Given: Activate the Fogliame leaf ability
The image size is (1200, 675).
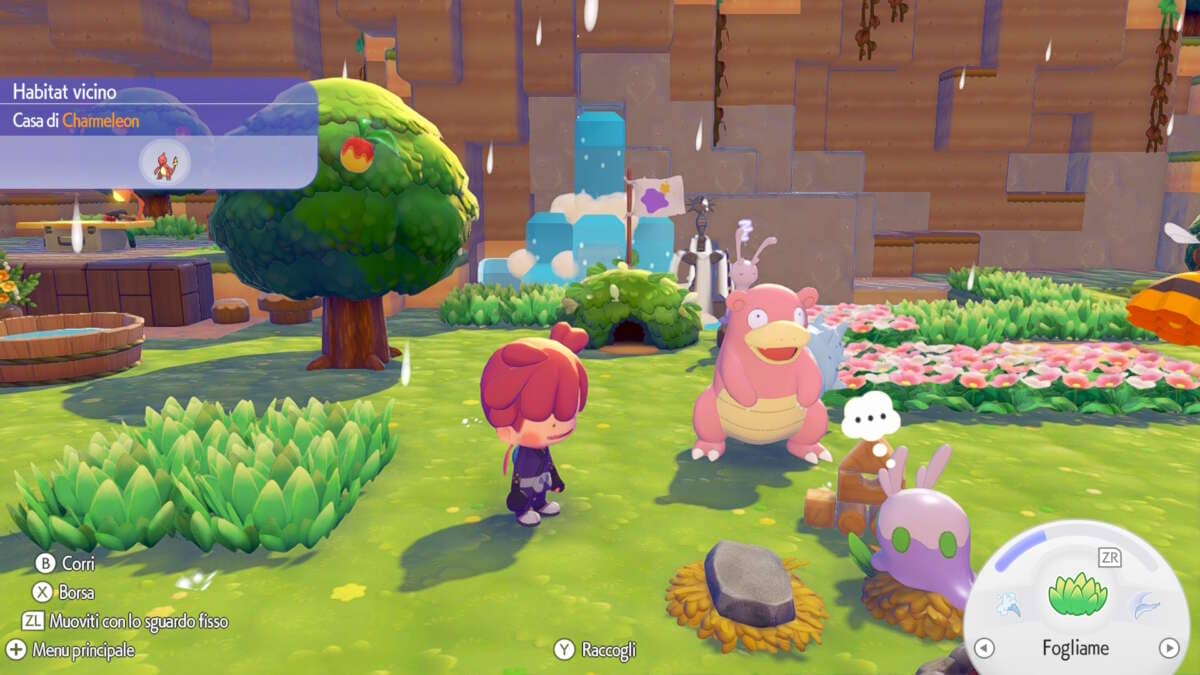Looking at the screenshot, I should 1077,596.
